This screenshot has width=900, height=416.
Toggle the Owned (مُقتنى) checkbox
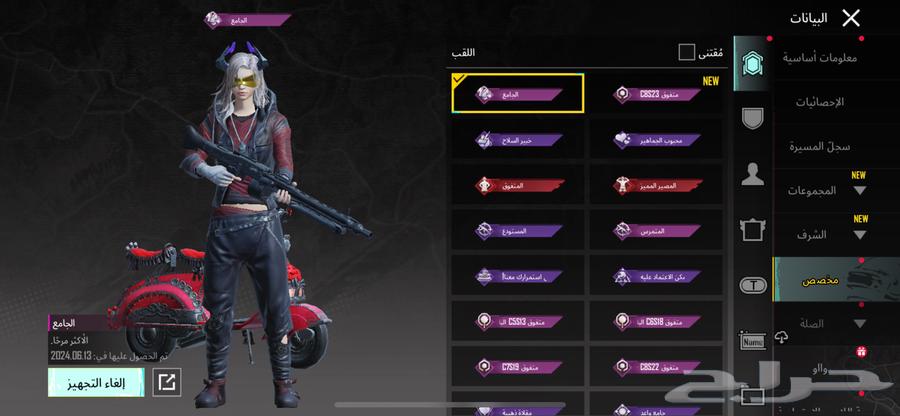tap(687, 52)
